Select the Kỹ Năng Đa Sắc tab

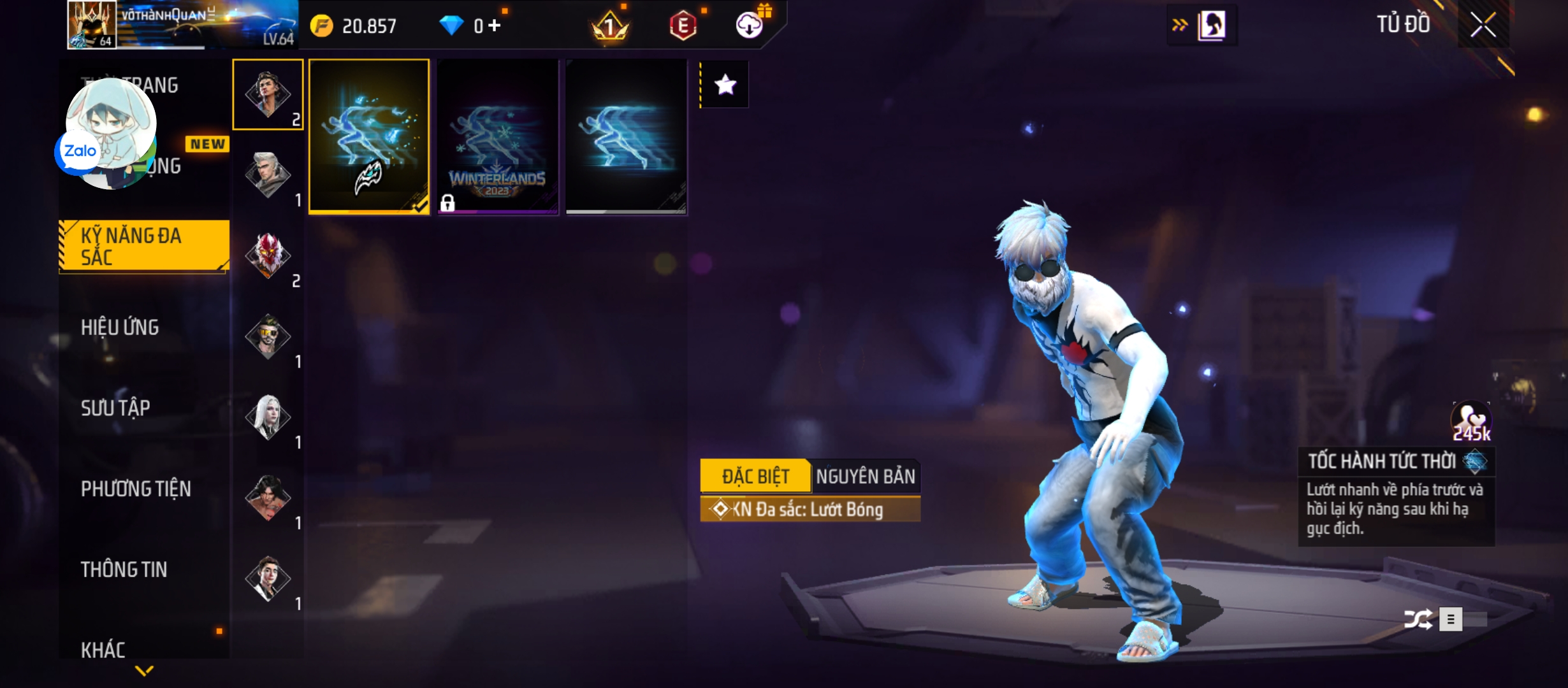pyautogui.click(x=144, y=246)
